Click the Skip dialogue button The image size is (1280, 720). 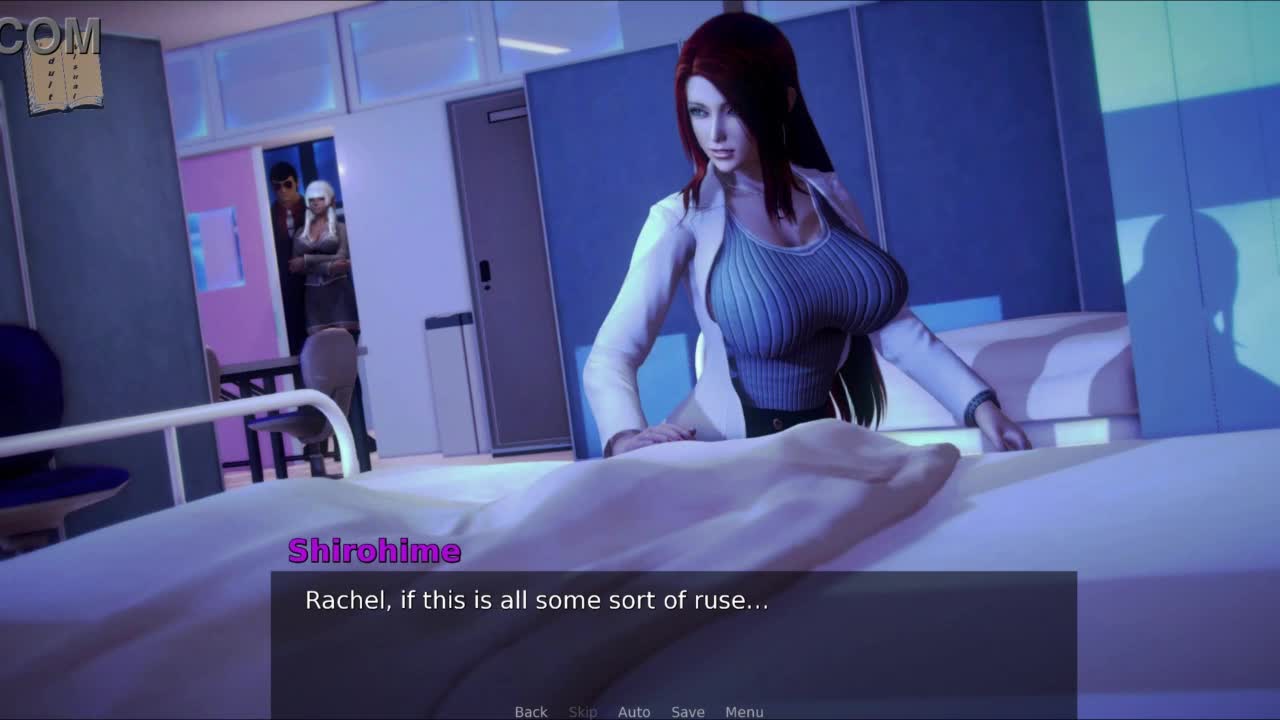pos(583,712)
